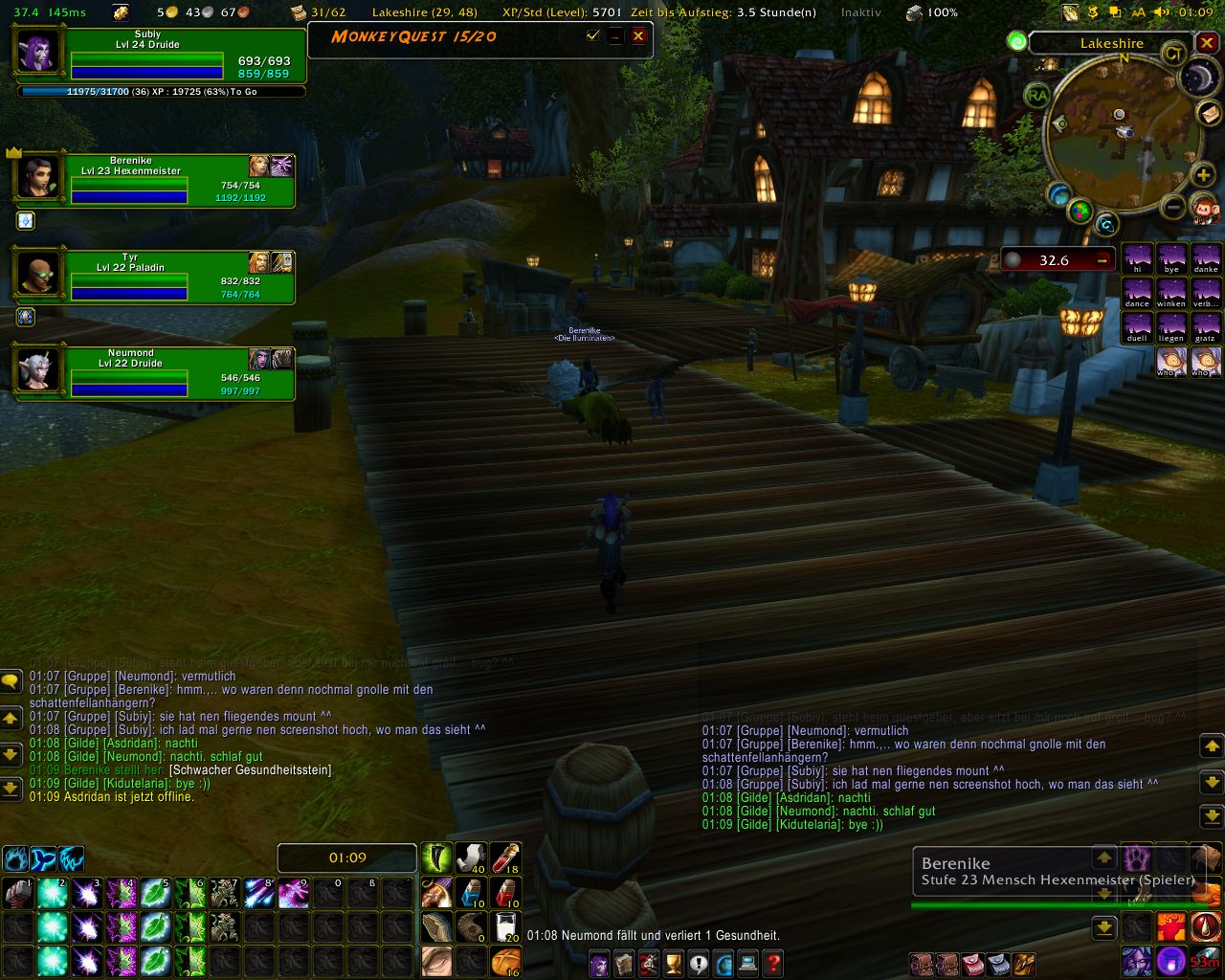1225x980 pixels.
Task: Open the red question mark help button
Action: point(772,963)
